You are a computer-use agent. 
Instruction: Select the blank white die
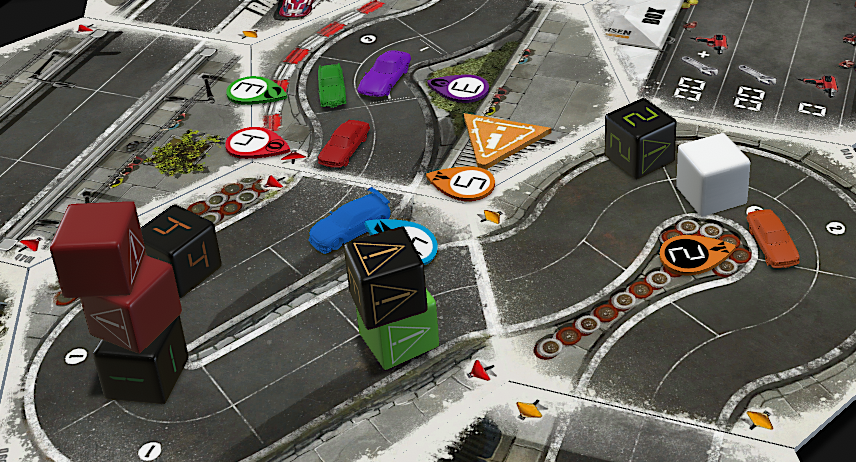[713, 174]
